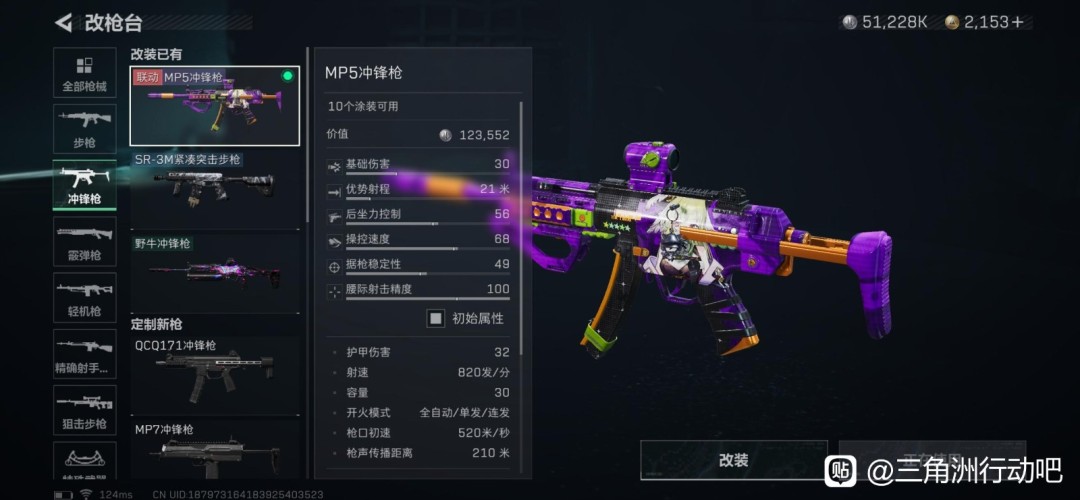This screenshot has width=1080, height=500.
Task: Toggle the 初始属性 checkbox
Action: (x=436, y=318)
